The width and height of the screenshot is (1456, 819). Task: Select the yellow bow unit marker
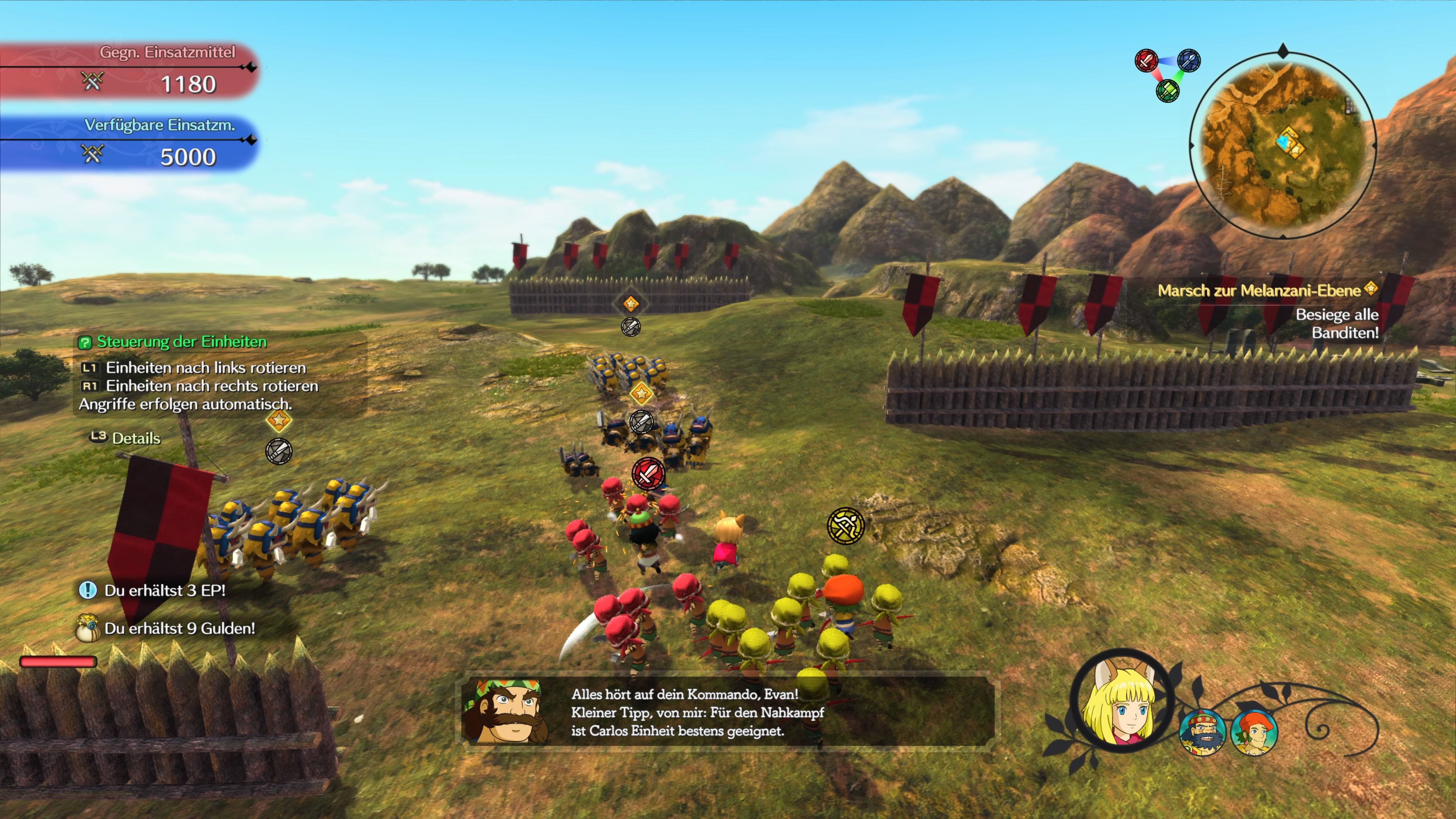[846, 526]
